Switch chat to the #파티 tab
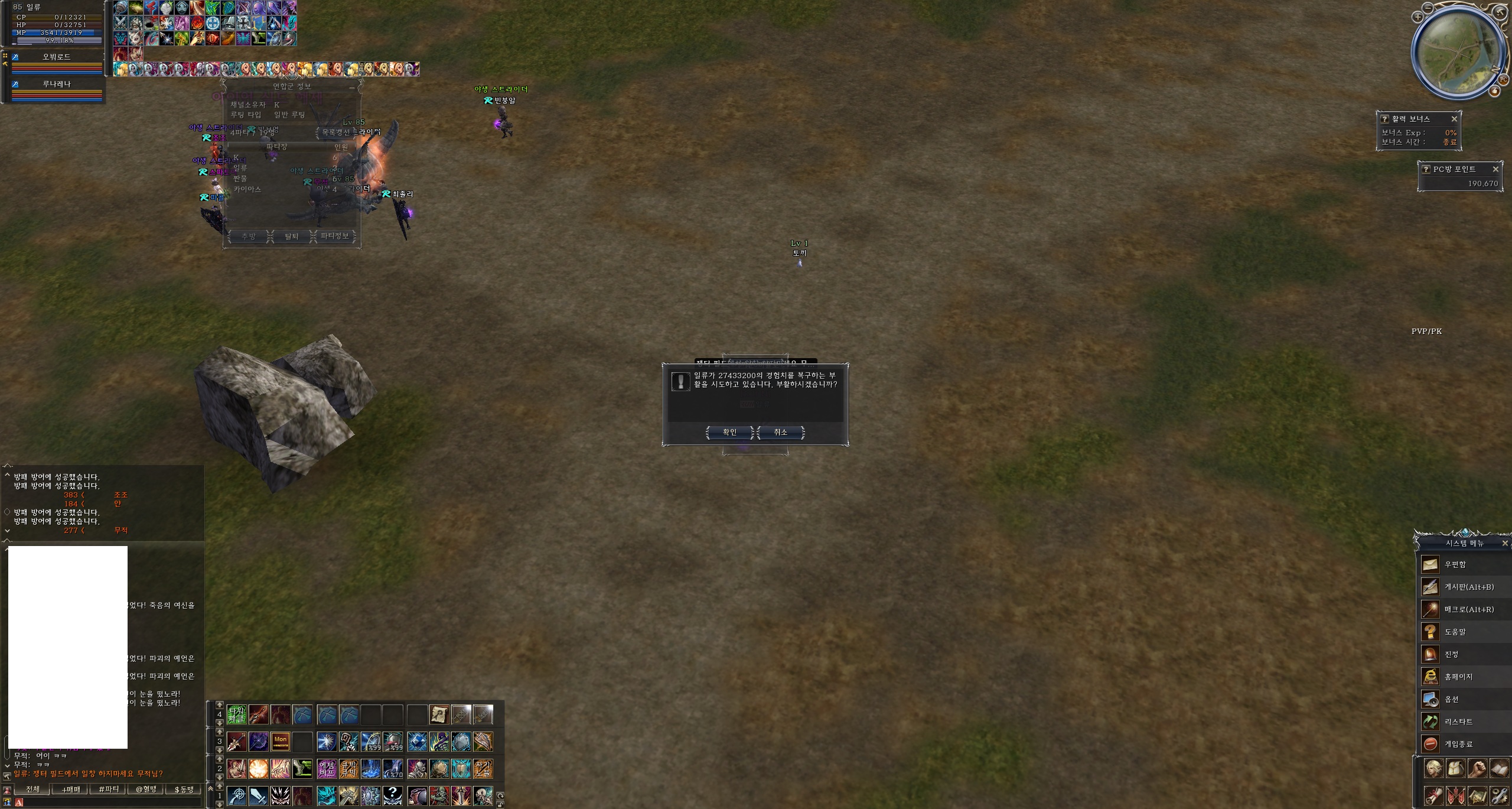The height and width of the screenshot is (809, 1512). click(109, 789)
